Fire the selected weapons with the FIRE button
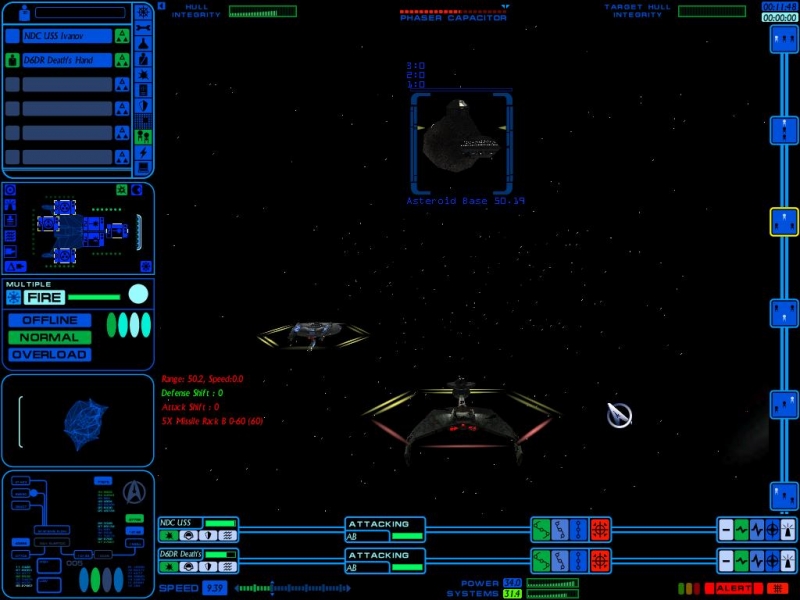 click(45, 297)
